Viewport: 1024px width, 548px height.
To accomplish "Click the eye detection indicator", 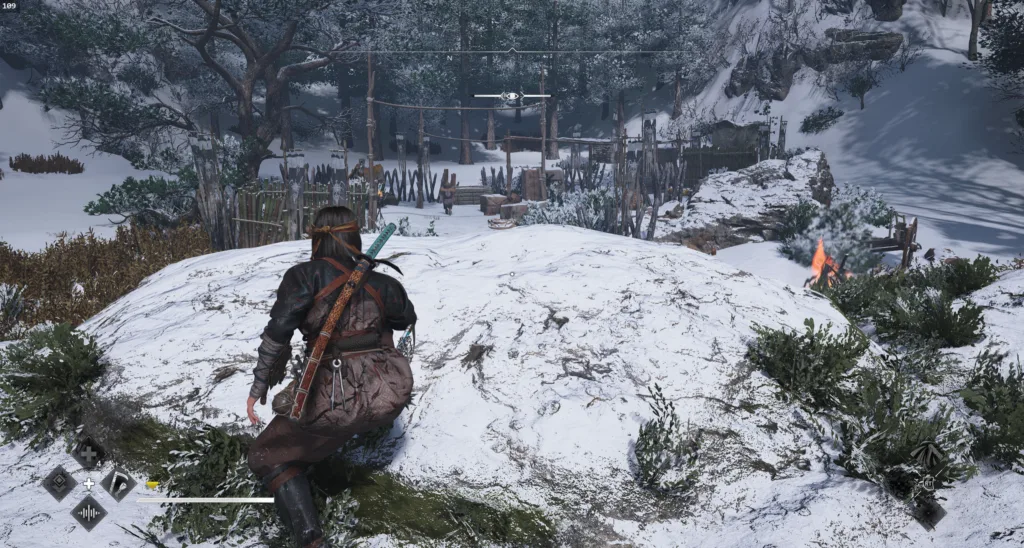I will tap(512, 97).
